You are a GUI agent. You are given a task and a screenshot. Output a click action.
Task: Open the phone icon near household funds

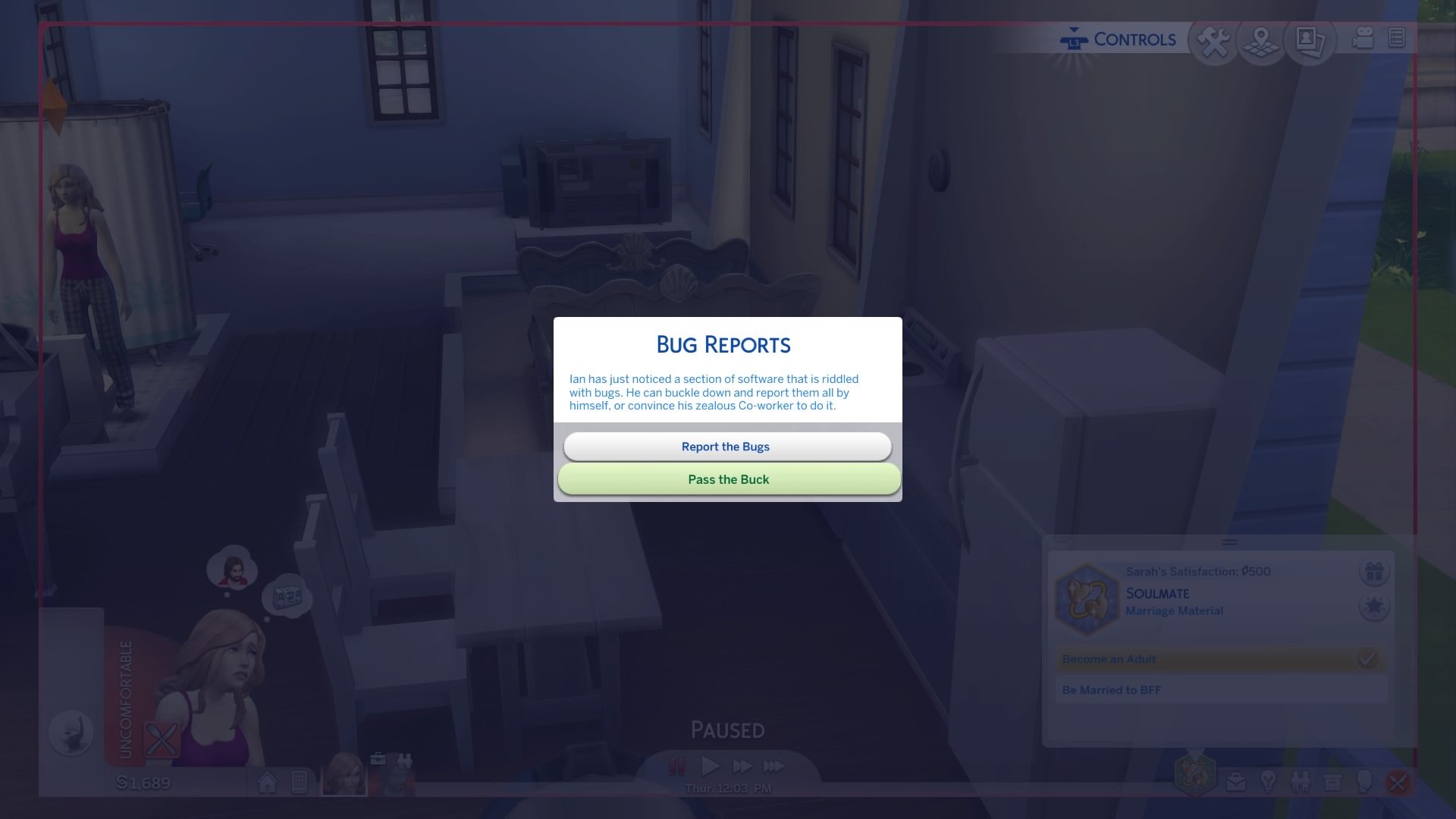300,781
